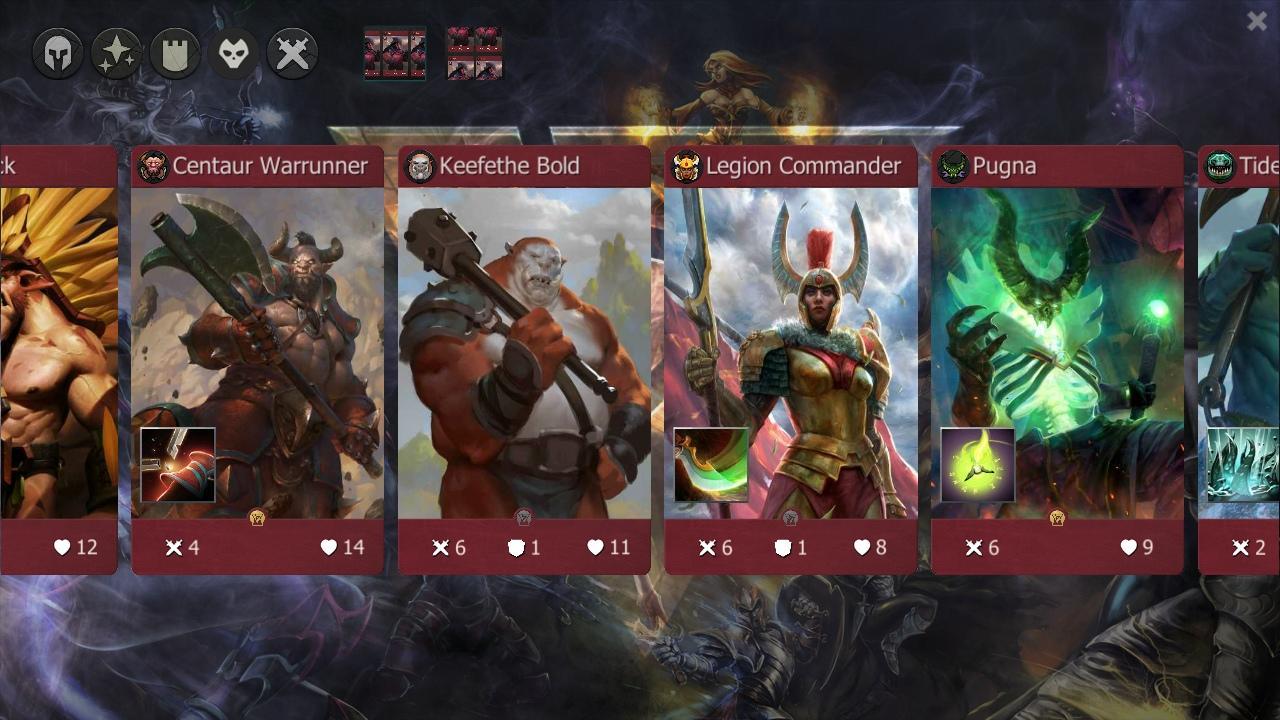Select the hero helmet filter icon
Viewport: 1280px width, 720px height.
57,52
